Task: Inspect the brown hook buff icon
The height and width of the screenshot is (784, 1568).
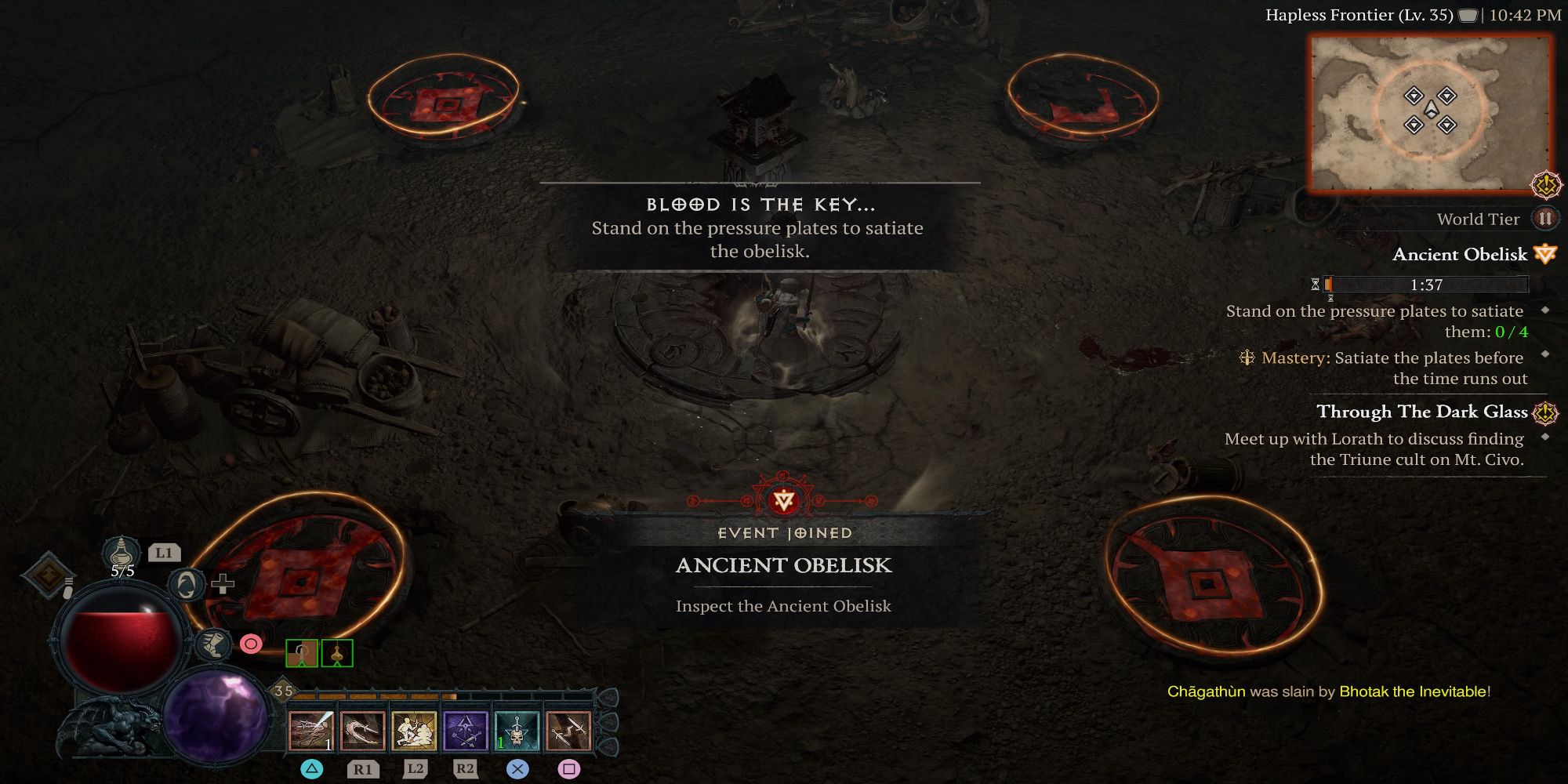Action: [x=302, y=653]
